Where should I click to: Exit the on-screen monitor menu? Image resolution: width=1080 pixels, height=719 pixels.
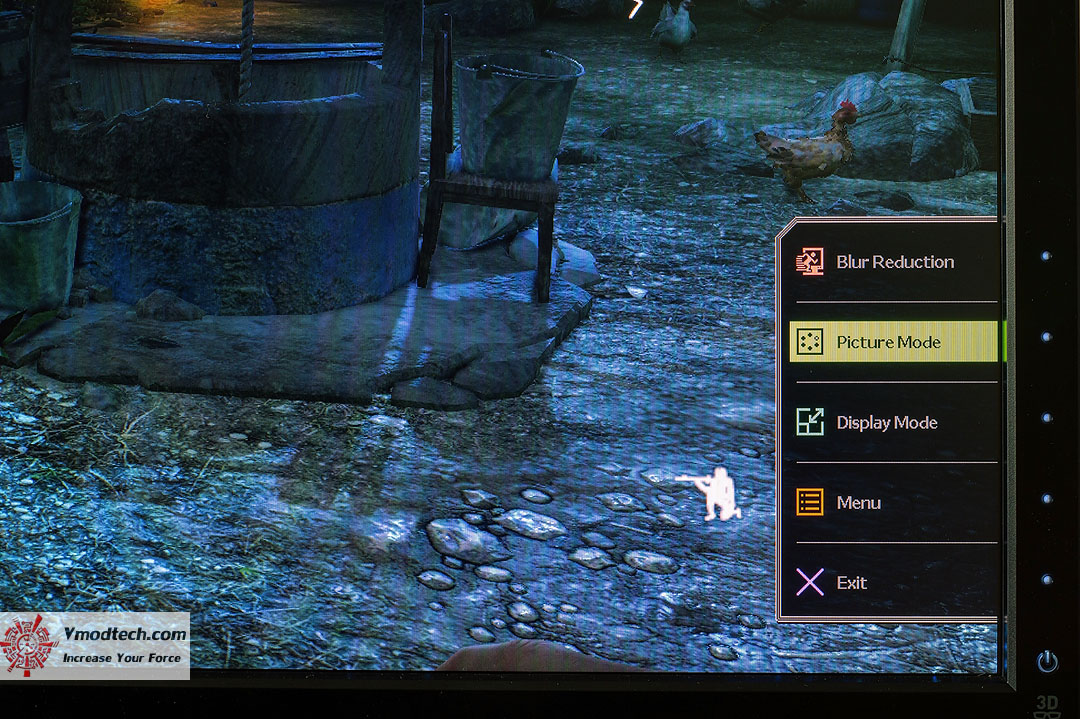tap(850, 583)
